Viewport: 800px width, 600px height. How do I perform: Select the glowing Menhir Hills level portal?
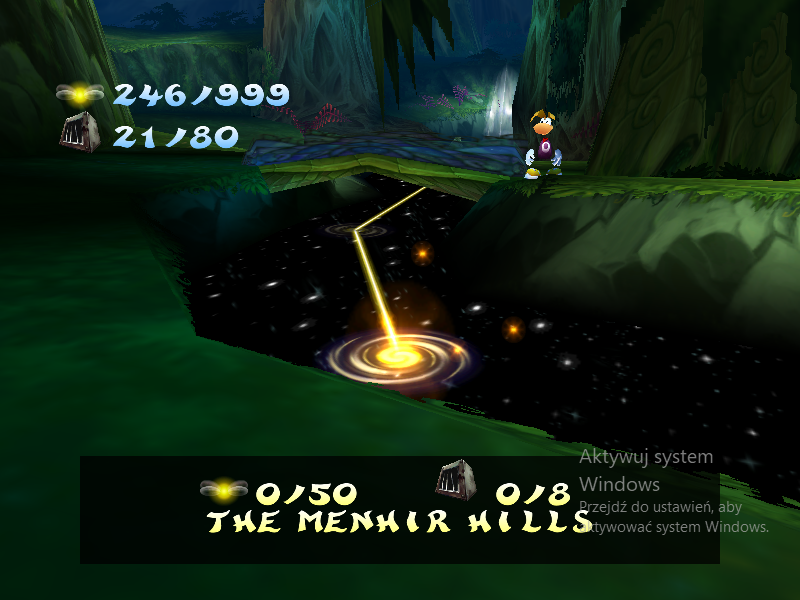click(398, 356)
